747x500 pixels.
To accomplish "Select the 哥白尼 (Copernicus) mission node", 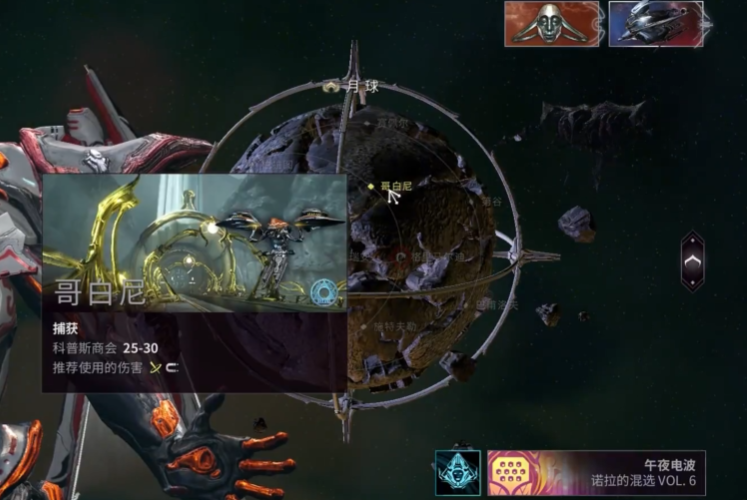I will [372, 186].
